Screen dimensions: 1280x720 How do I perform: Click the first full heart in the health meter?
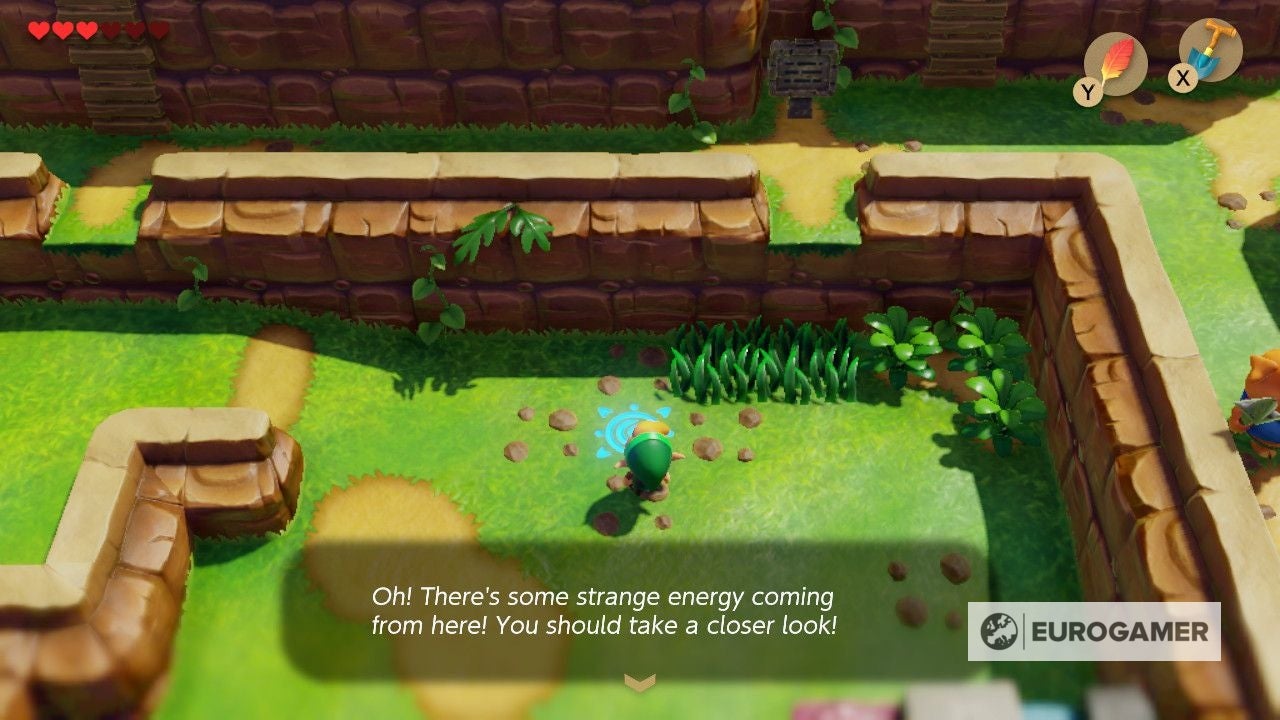pyautogui.click(x=38, y=30)
